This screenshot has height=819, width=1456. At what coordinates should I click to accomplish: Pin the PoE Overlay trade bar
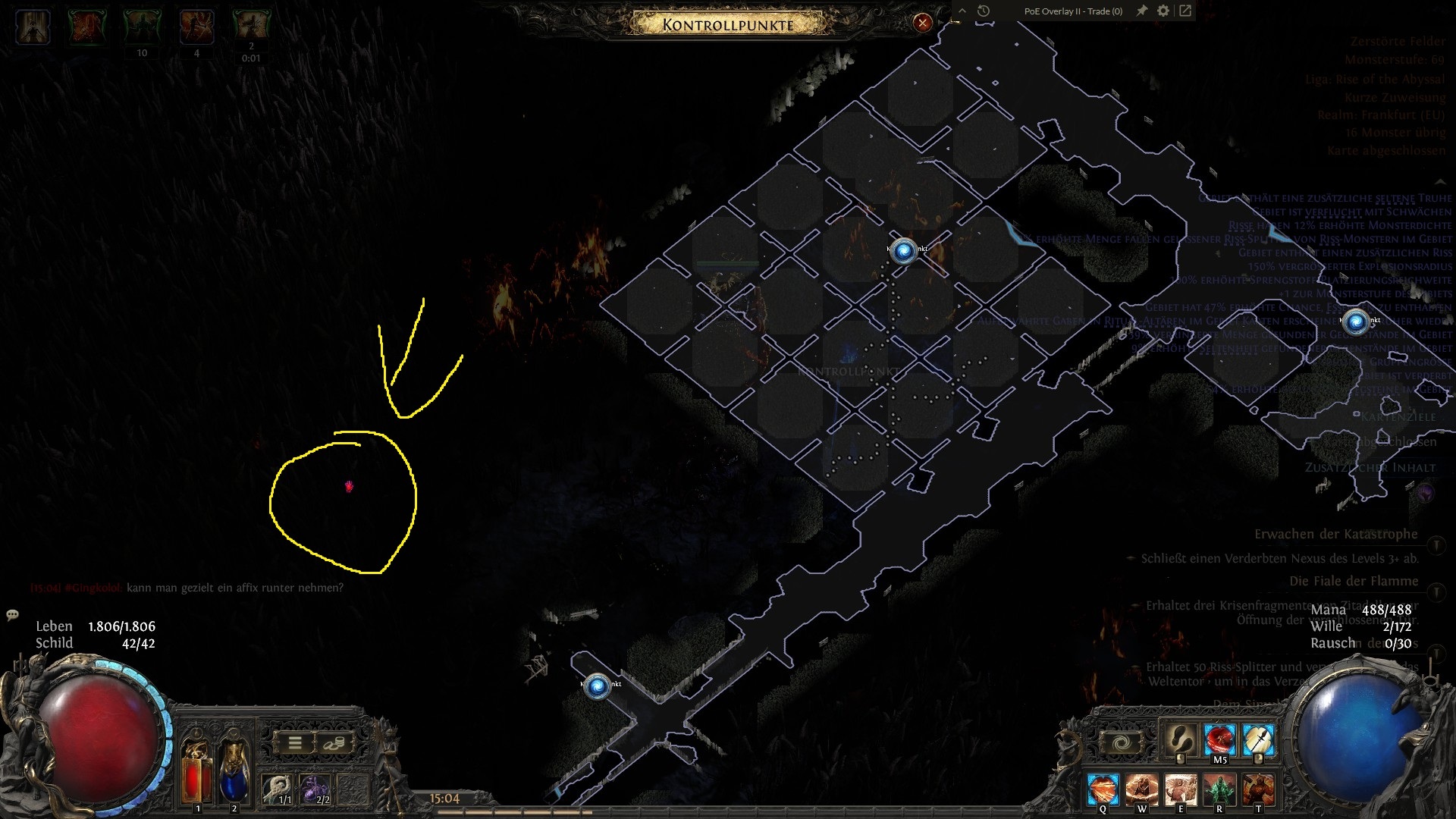click(x=1141, y=11)
